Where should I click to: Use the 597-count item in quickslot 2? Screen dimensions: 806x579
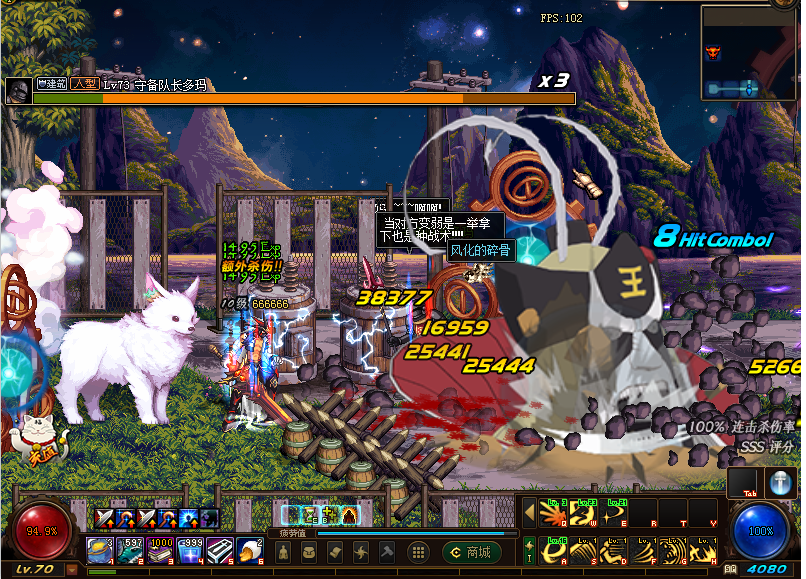[131, 550]
